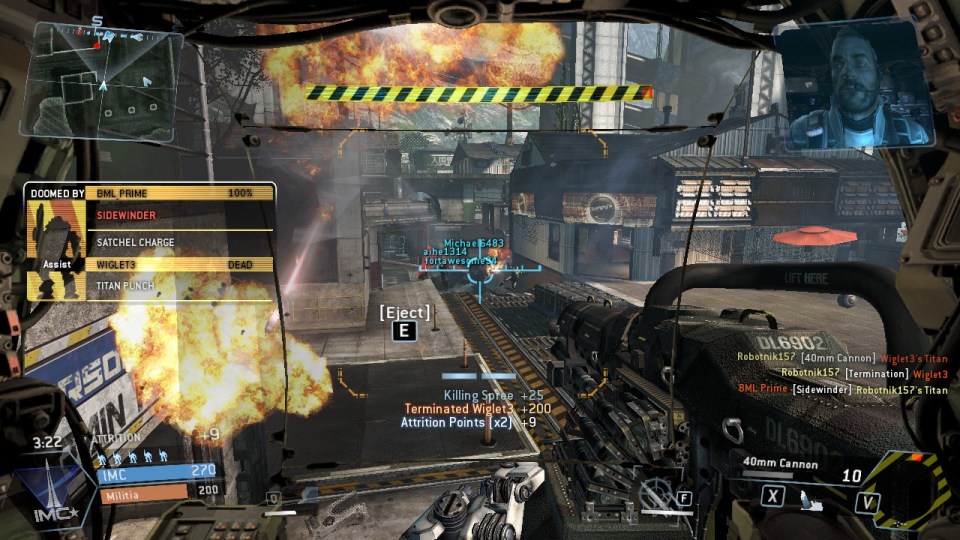Select the BML Prime attacker row
Viewport: 960px width, 540px height.
click(180, 192)
